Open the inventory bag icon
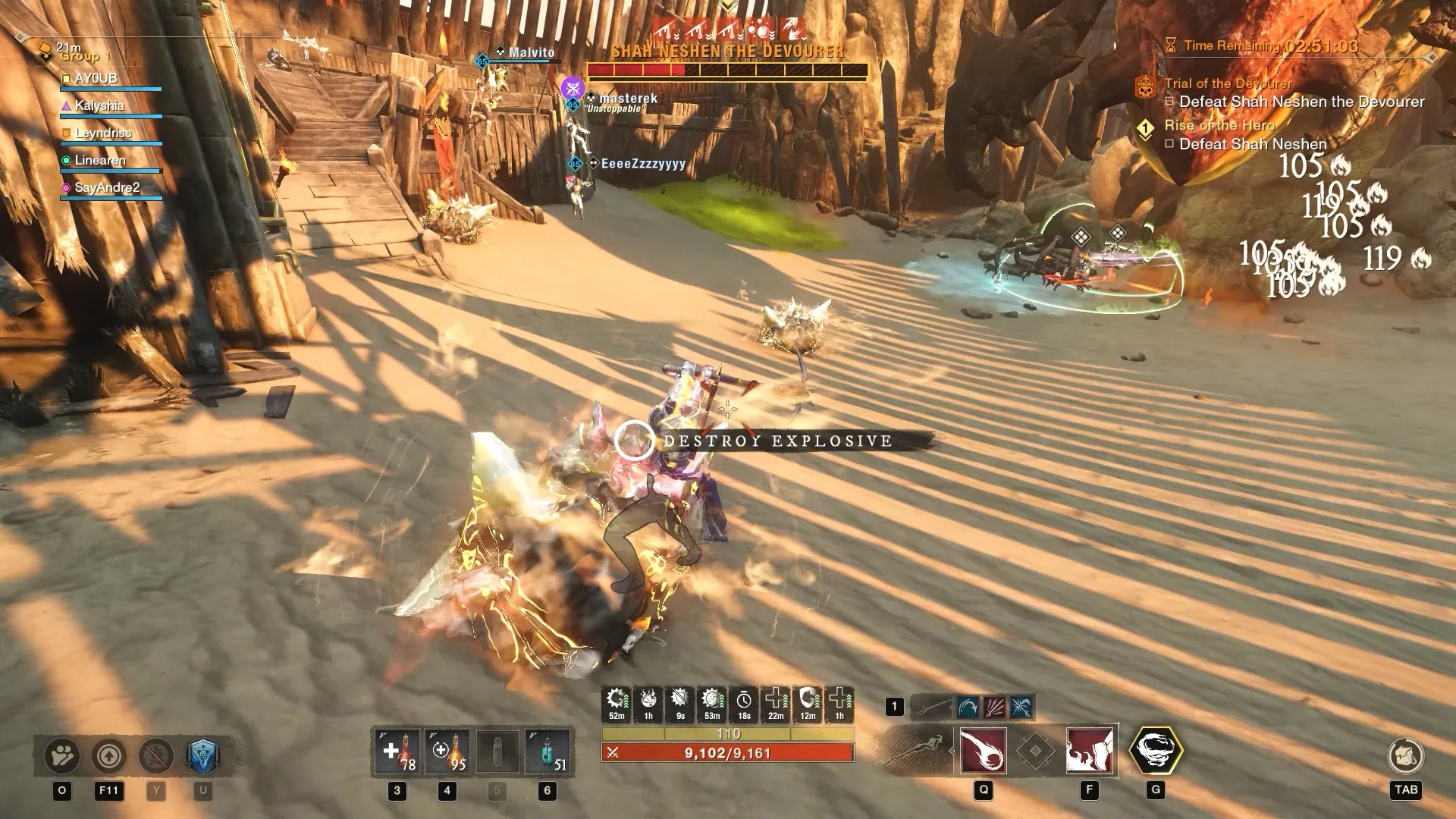Viewport: 1456px width, 819px height. [x=1405, y=755]
